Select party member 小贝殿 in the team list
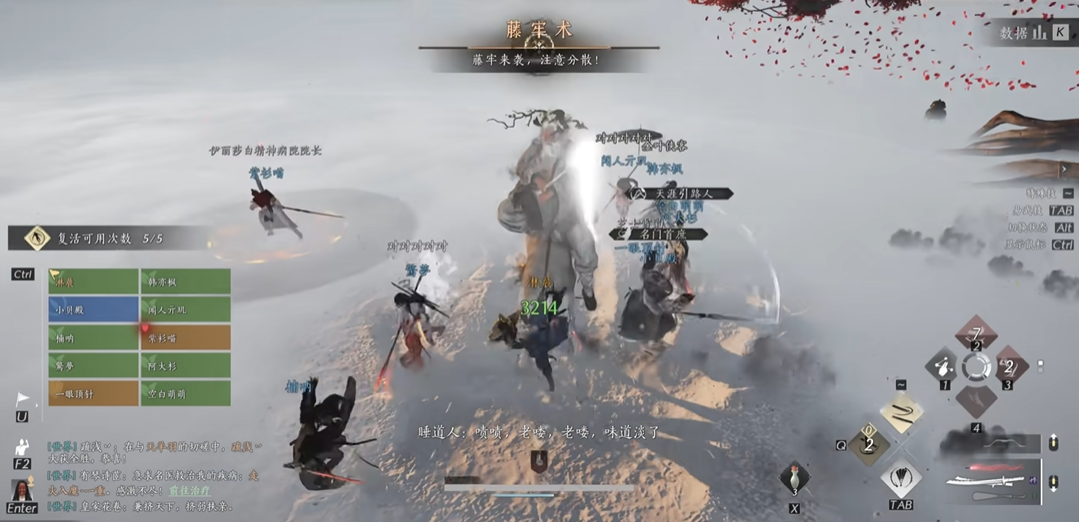The width and height of the screenshot is (1079, 522). pos(93,310)
